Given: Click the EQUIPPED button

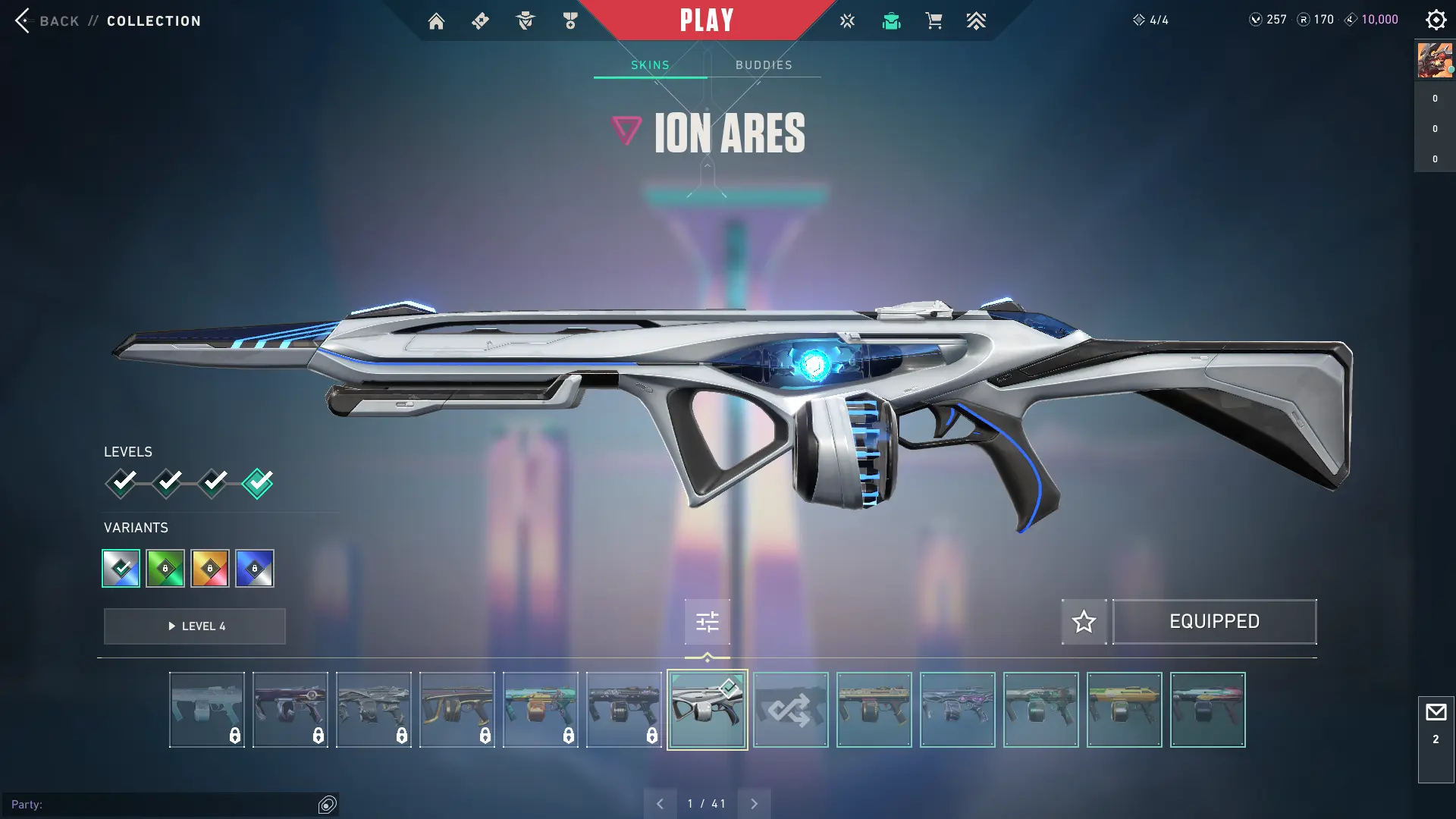Looking at the screenshot, I should (x=1214, y=622).
